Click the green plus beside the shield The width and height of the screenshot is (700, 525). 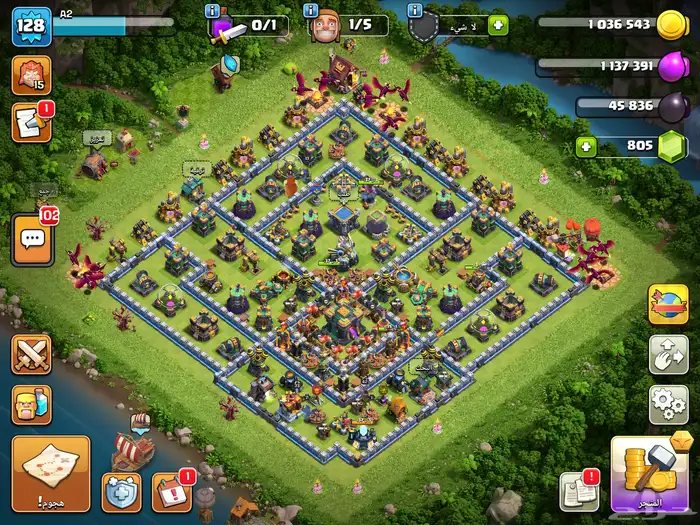497,26
